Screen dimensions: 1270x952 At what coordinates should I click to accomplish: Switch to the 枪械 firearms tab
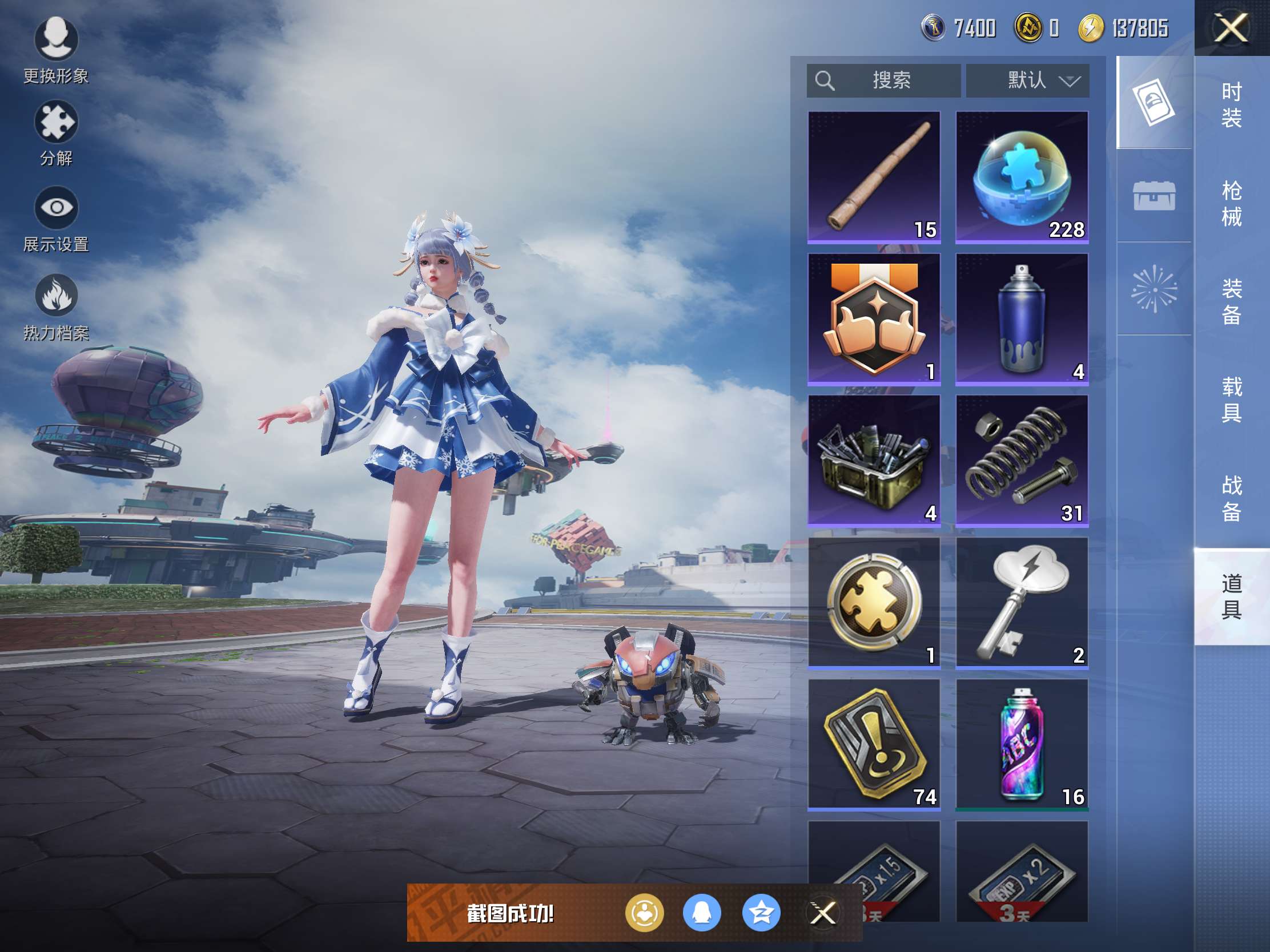[x=1231, y=204]
